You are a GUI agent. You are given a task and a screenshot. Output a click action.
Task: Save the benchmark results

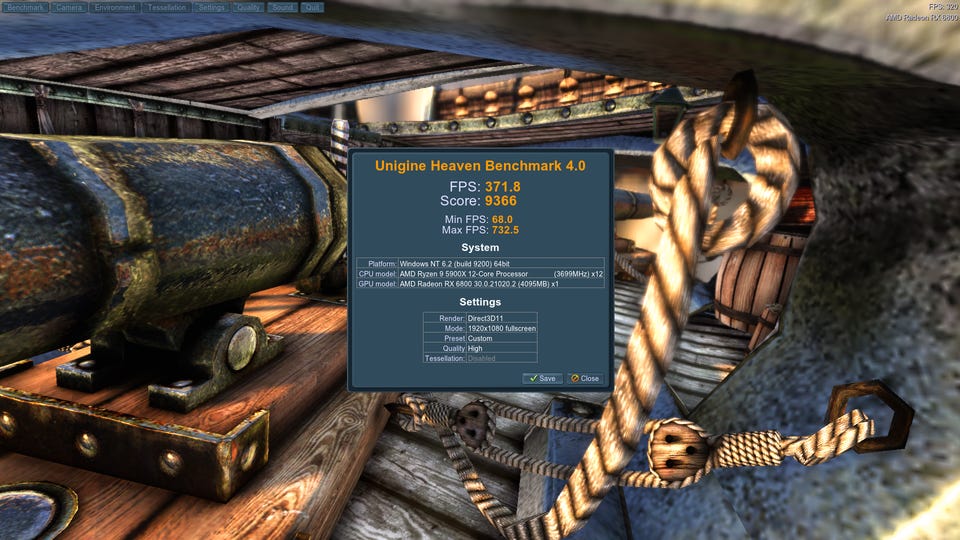tap(541, 378)
